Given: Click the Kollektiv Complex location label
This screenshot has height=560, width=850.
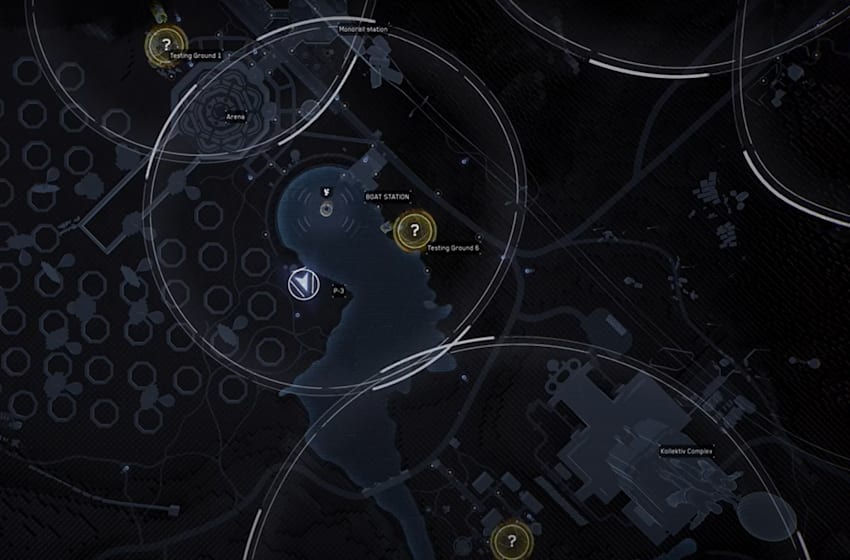Looking at the screenshot, I should [x=687, y=452].
